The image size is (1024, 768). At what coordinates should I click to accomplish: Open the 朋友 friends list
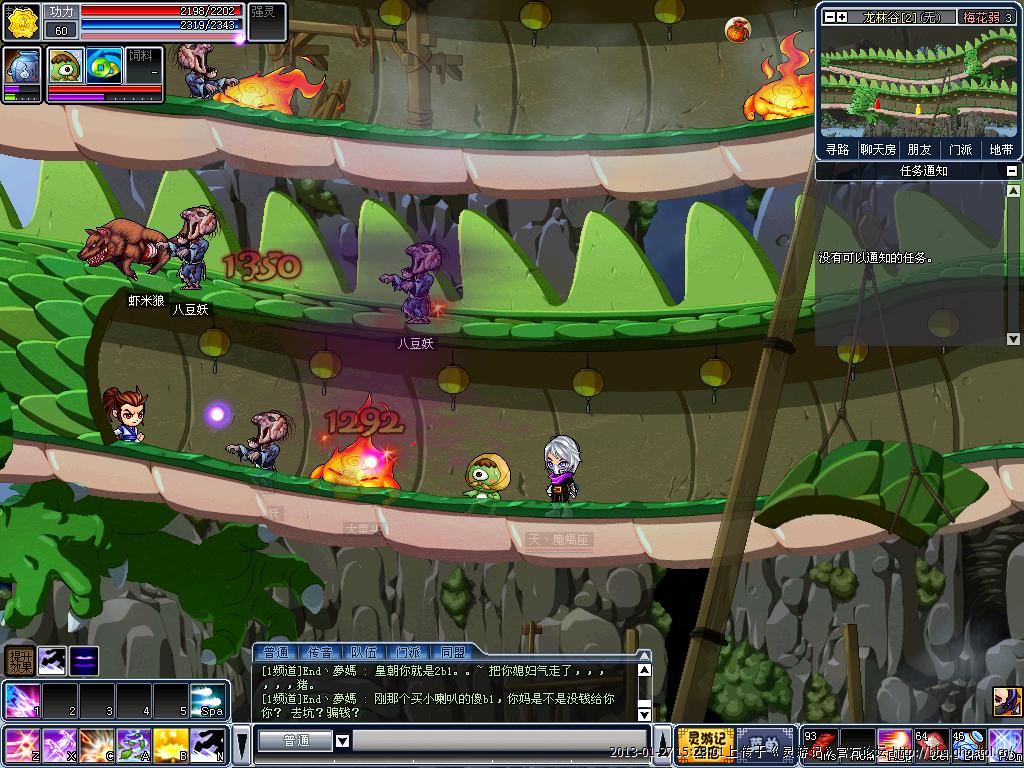(x=918, y=149)
